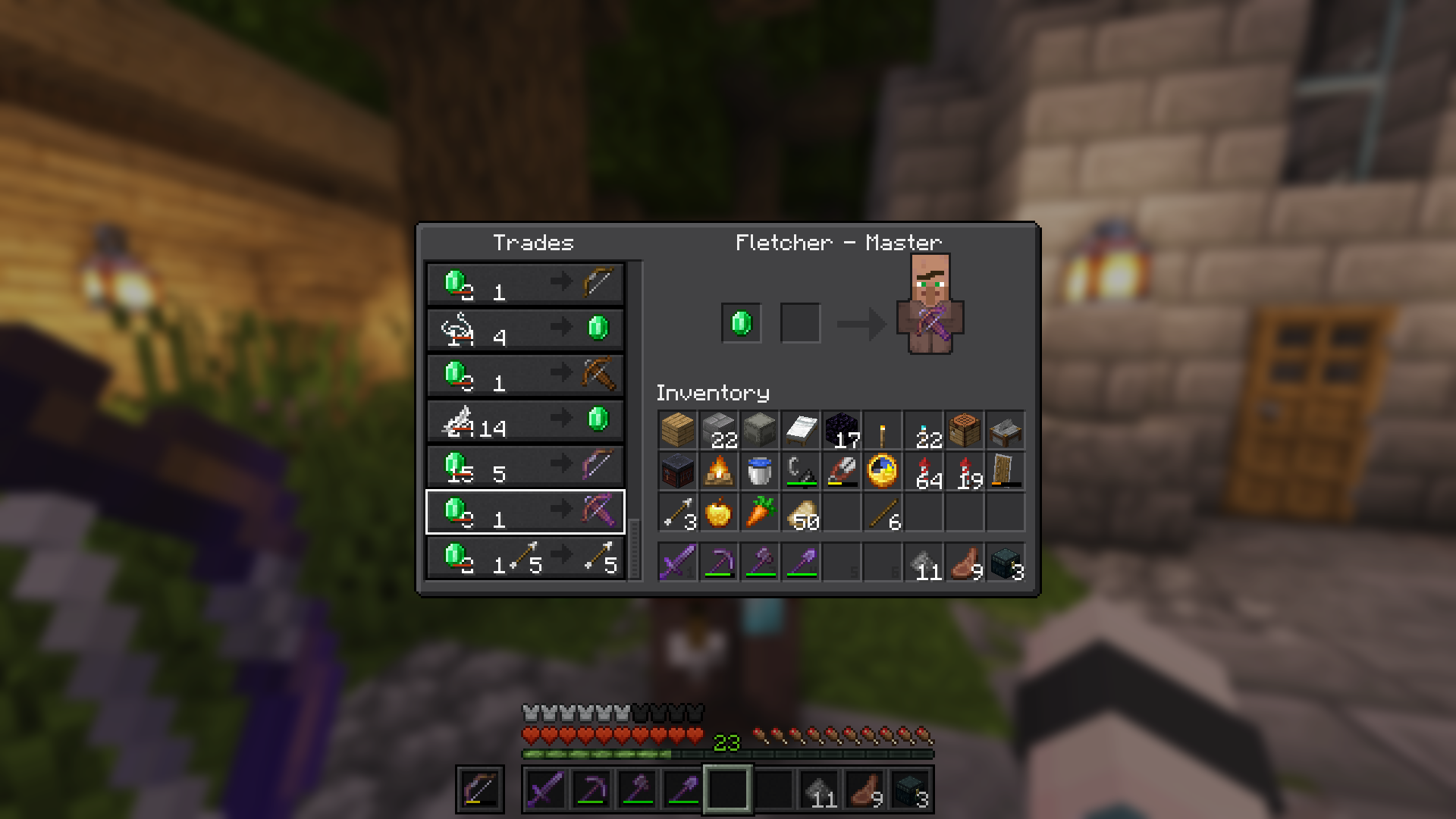Click the empty second trading input slot
Screen dimensions: 1456x819
[x=800, y=322]
